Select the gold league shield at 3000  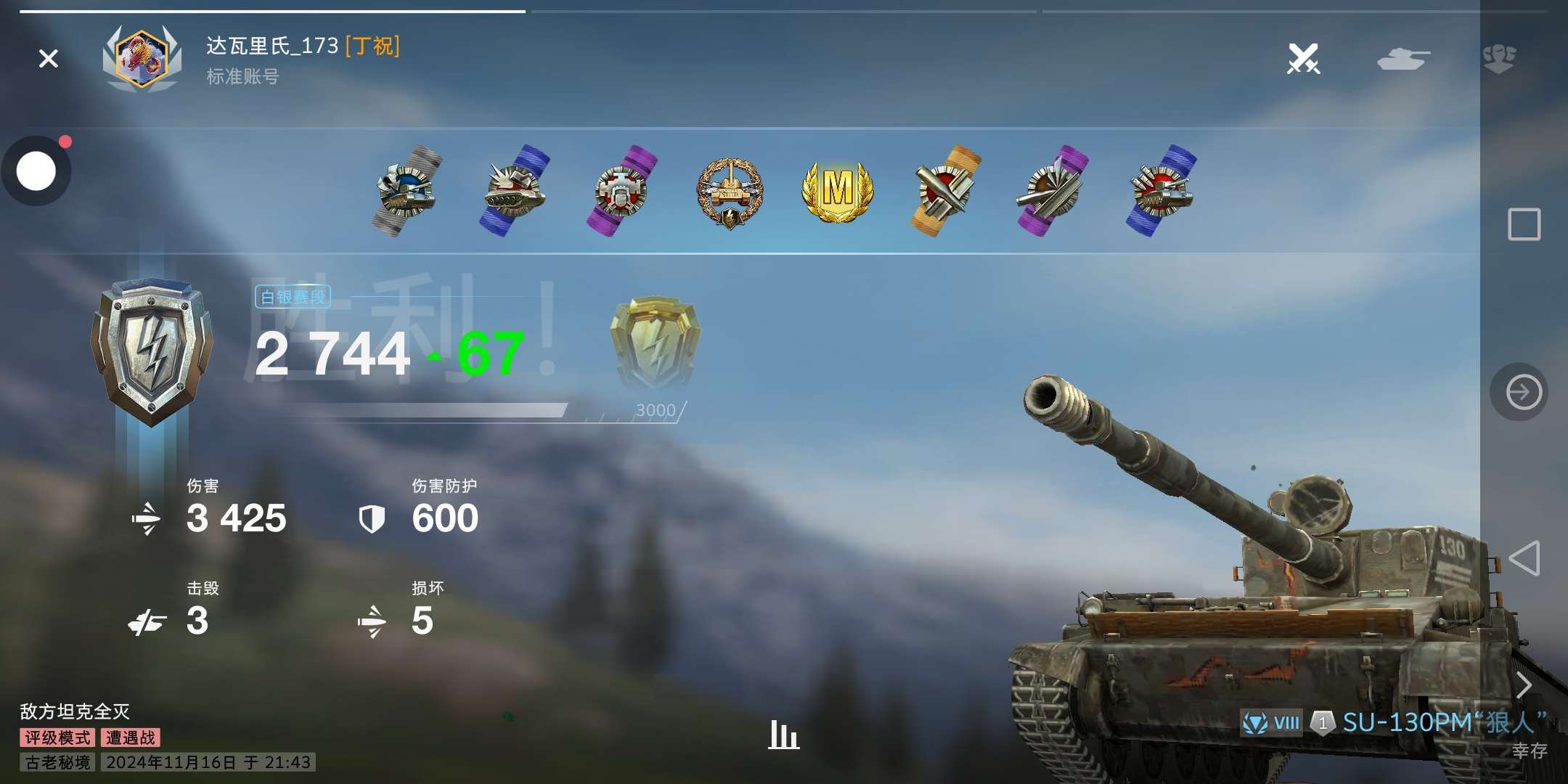[655, 343]
